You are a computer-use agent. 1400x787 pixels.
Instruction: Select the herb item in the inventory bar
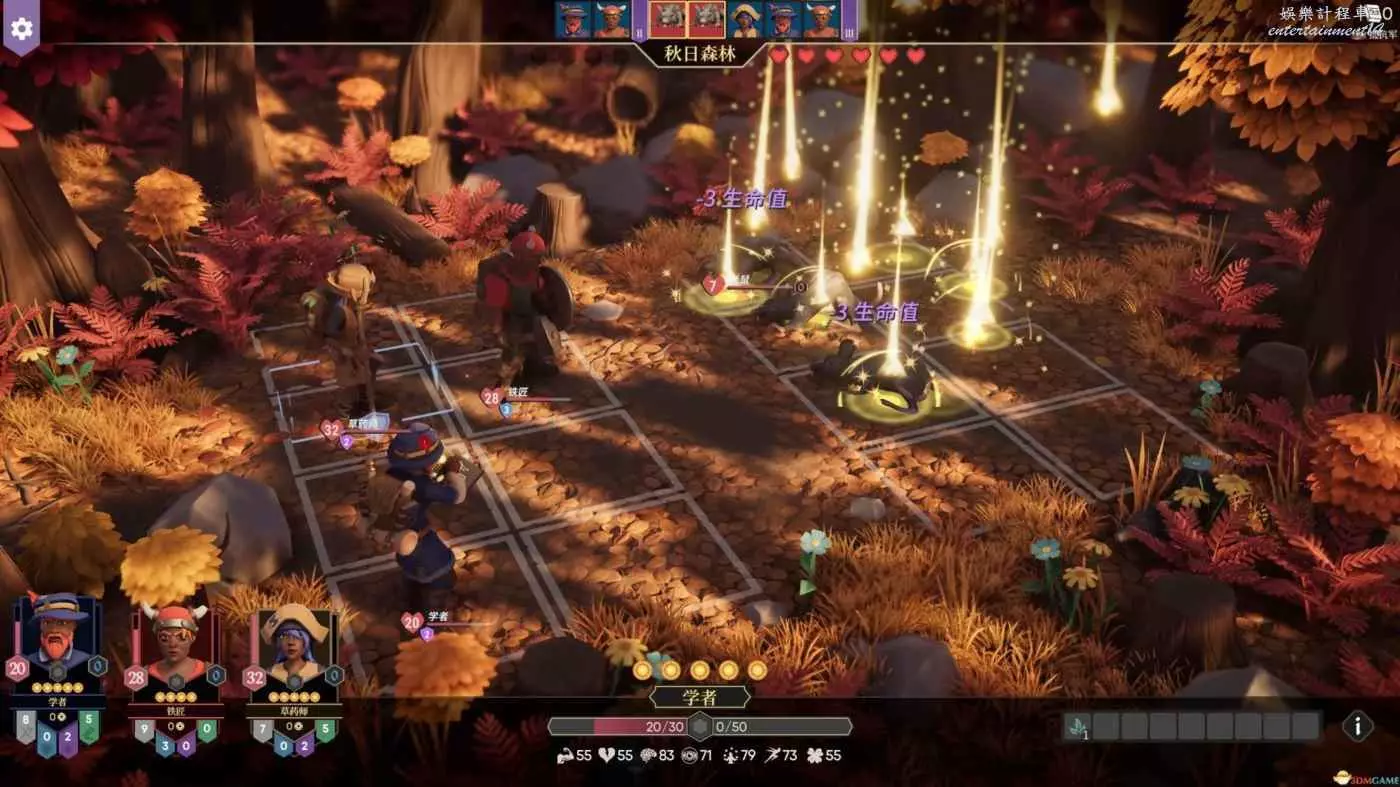1076,726
